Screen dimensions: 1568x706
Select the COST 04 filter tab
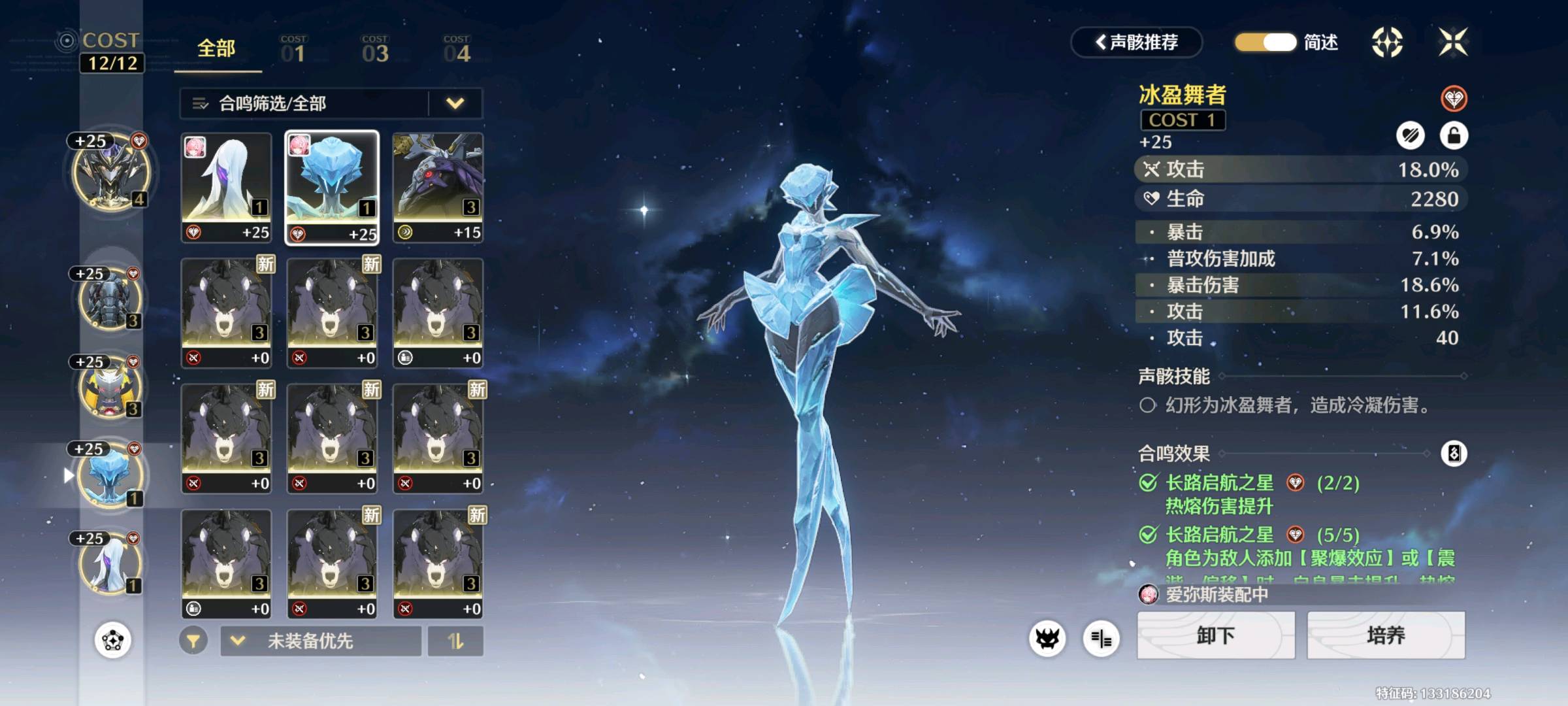coord(457,50)
